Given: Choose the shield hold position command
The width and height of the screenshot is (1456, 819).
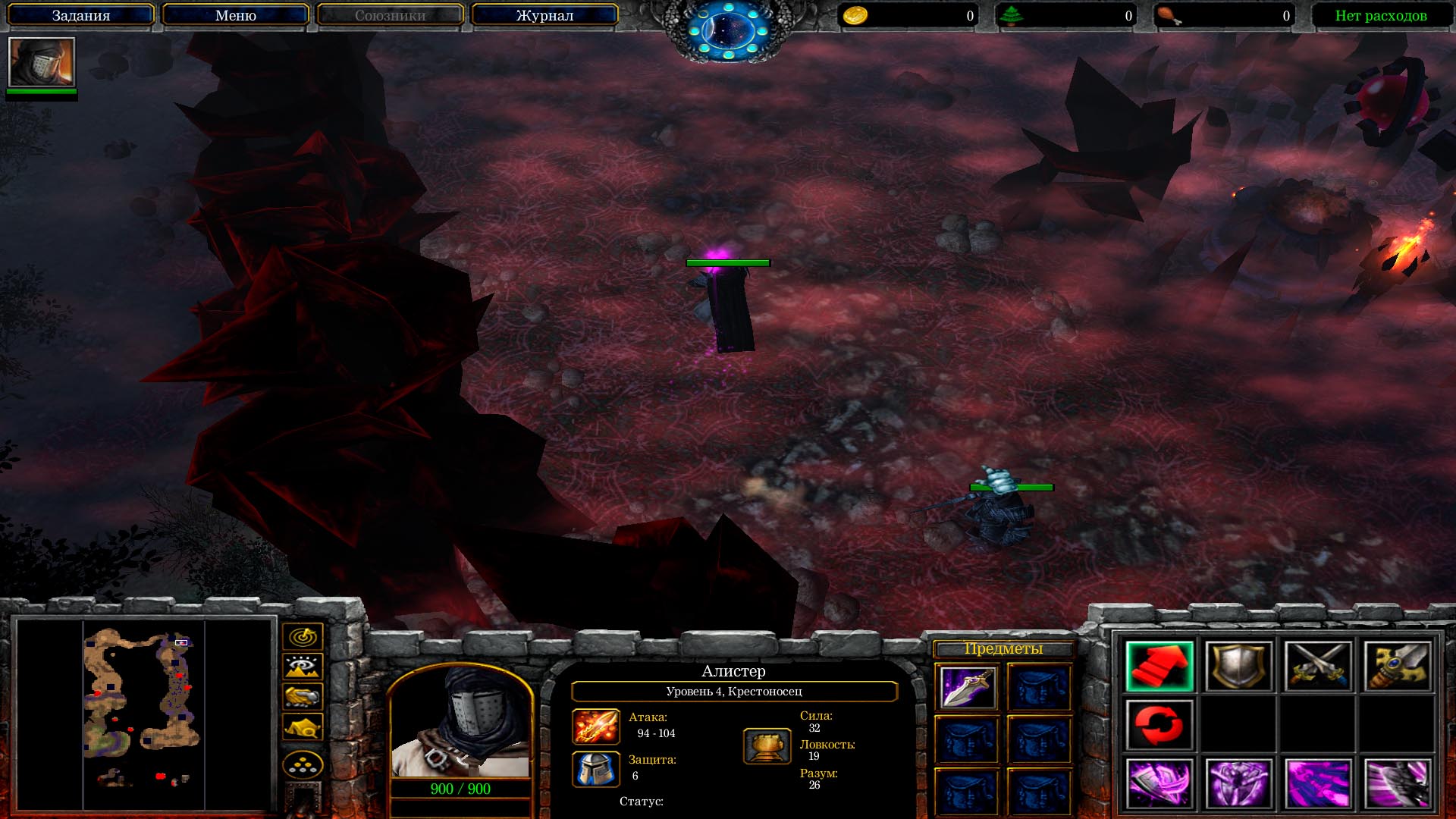Looking at the screenshot, I should coord(1238,667).
